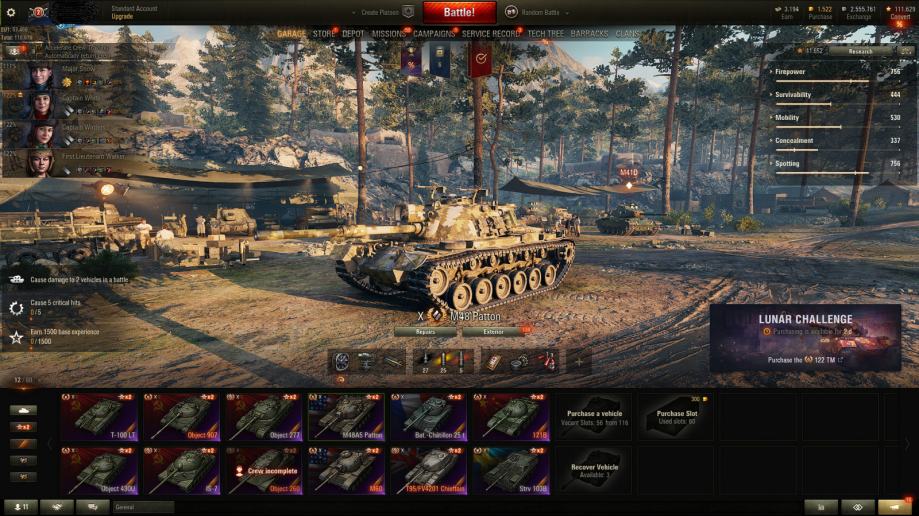The height and width of the screenshot is (516, 919).
Task: Open the Exterior customization
Action: coord(492,331)
